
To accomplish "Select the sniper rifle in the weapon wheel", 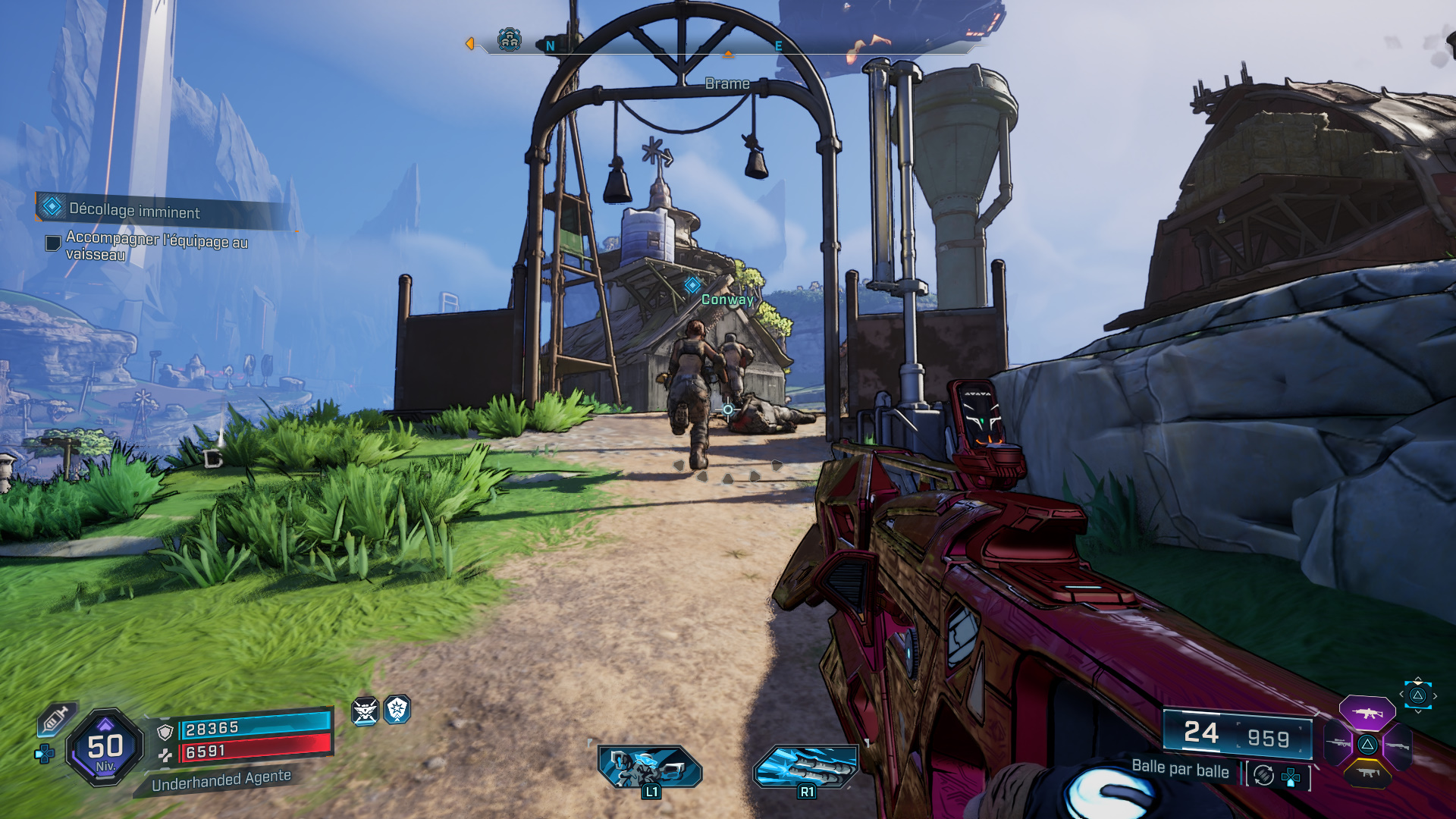I will point(1339,743).
